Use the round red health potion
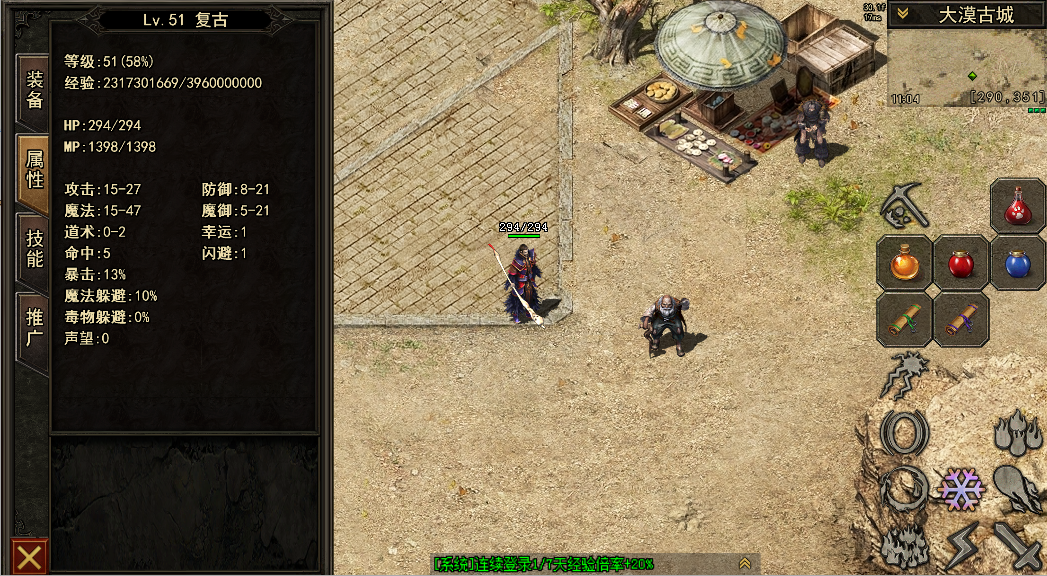1047x576 pixels. pyautogui.click(x=961, y=263)
